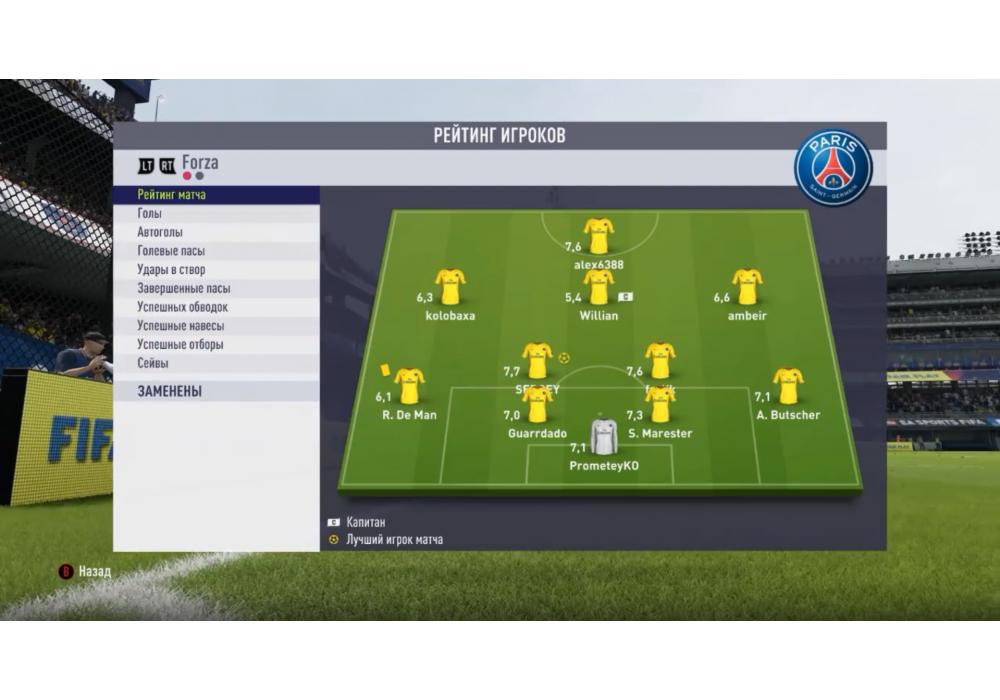Viewport: 1000px width, 700px height.
Task: Choose player ambeir on the formation
Action: pyautogui.click(x=747, y=287)
